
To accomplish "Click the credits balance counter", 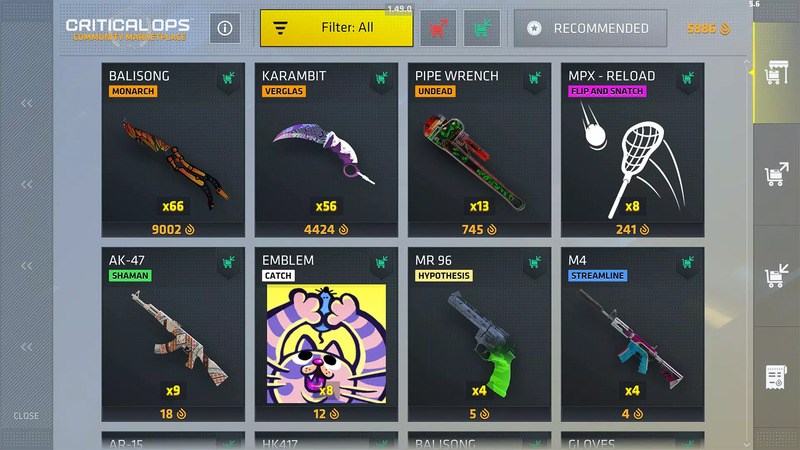I will tap(708, 29).
